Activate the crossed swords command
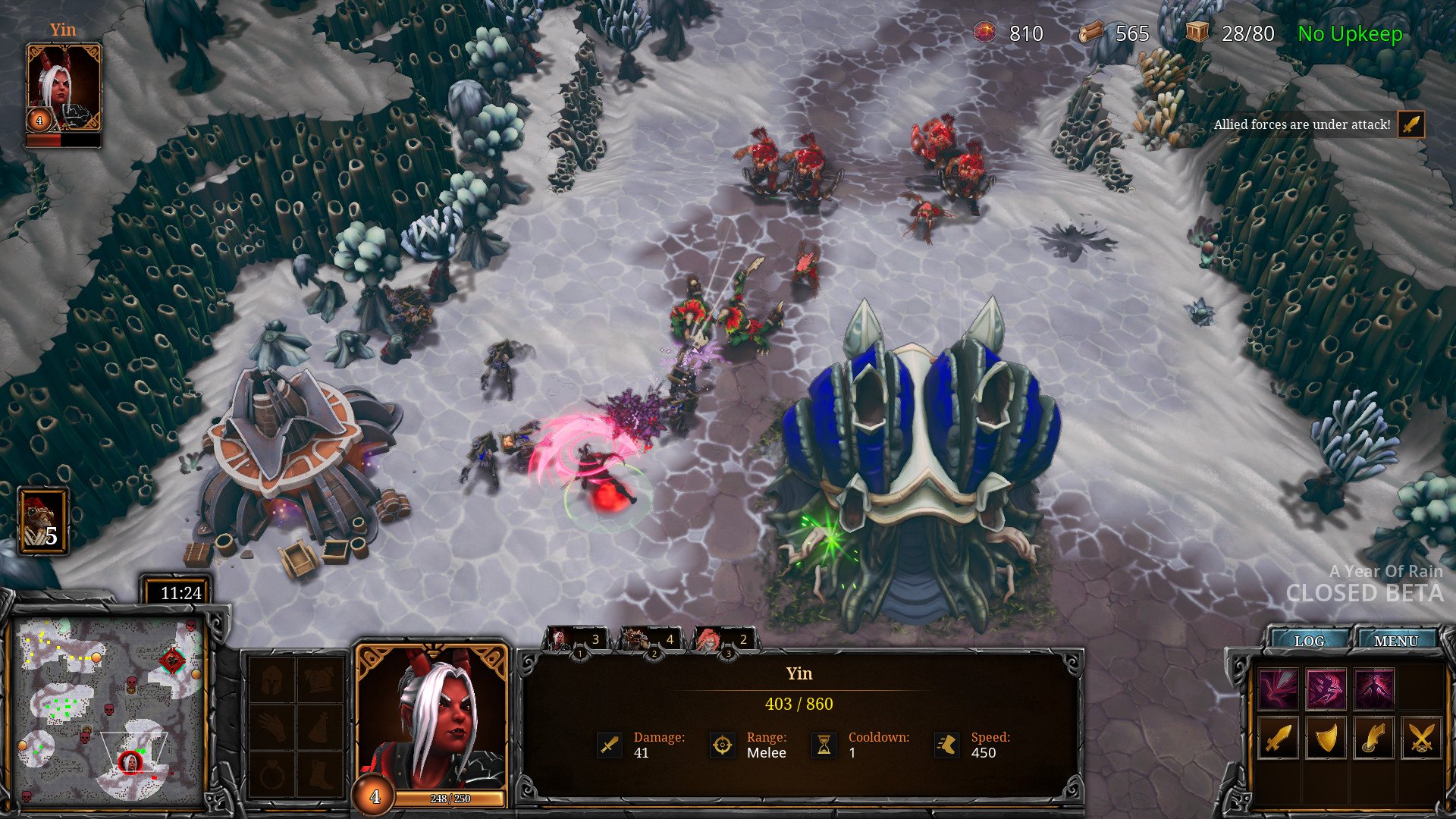Image resolution: width=1456 pixels, height=819 pixels. click(1421, 738)
